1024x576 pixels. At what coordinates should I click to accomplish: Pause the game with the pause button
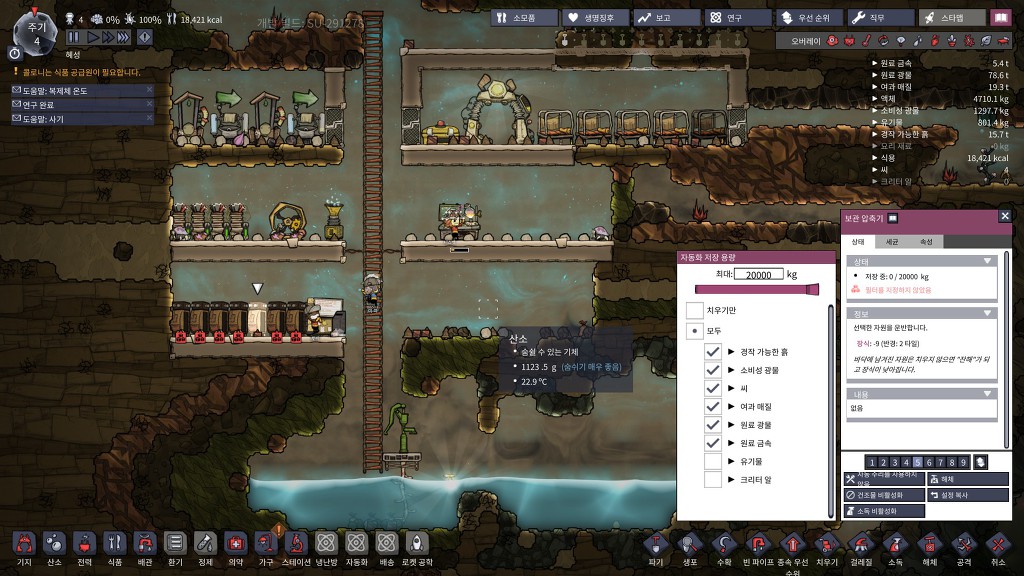tap(73, 37)
